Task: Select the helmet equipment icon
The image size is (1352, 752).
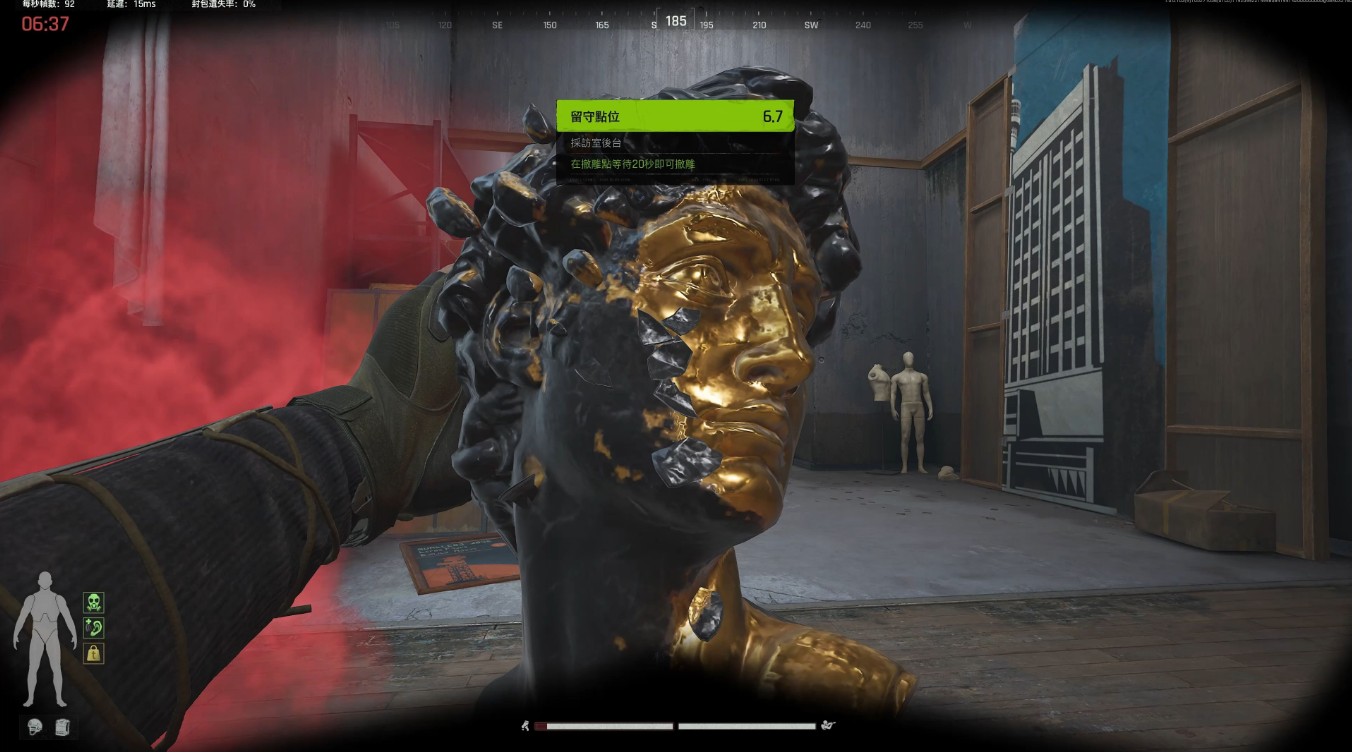Action: [x=35, y=727]
